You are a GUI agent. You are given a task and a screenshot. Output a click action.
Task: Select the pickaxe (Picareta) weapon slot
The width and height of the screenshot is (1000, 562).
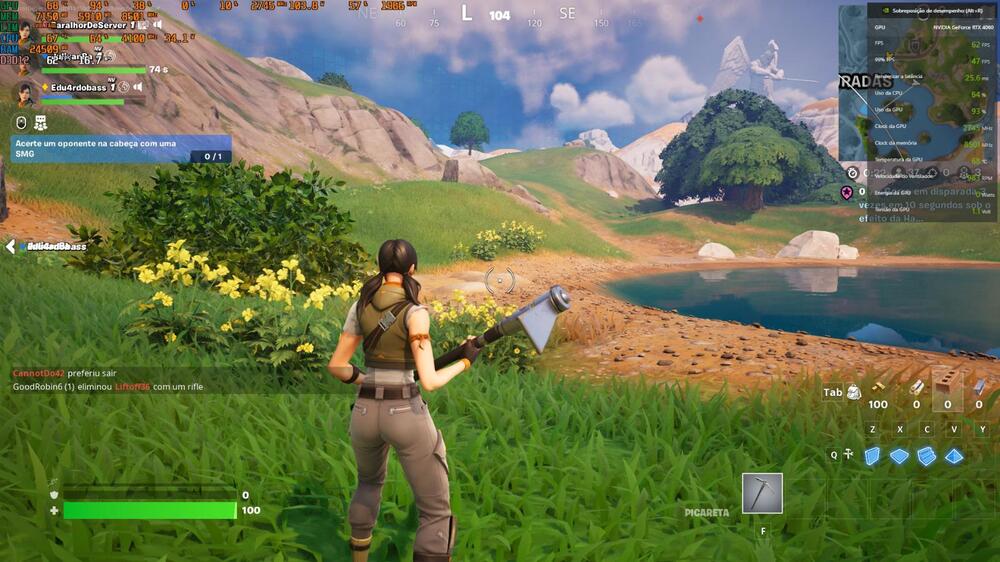762,493
